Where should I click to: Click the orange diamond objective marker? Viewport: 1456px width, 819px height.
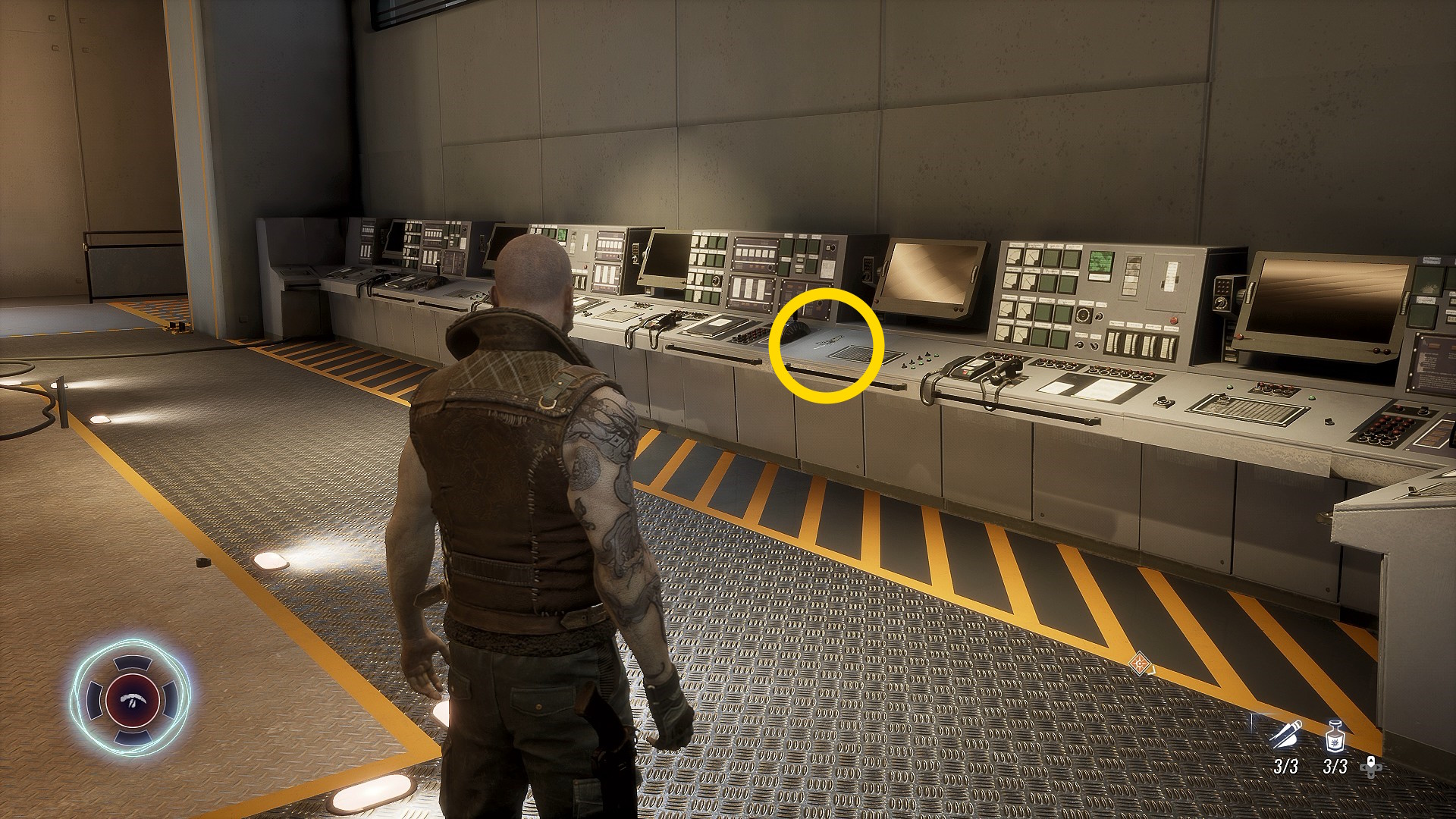pyautogui.click(x=1138, y=664)
